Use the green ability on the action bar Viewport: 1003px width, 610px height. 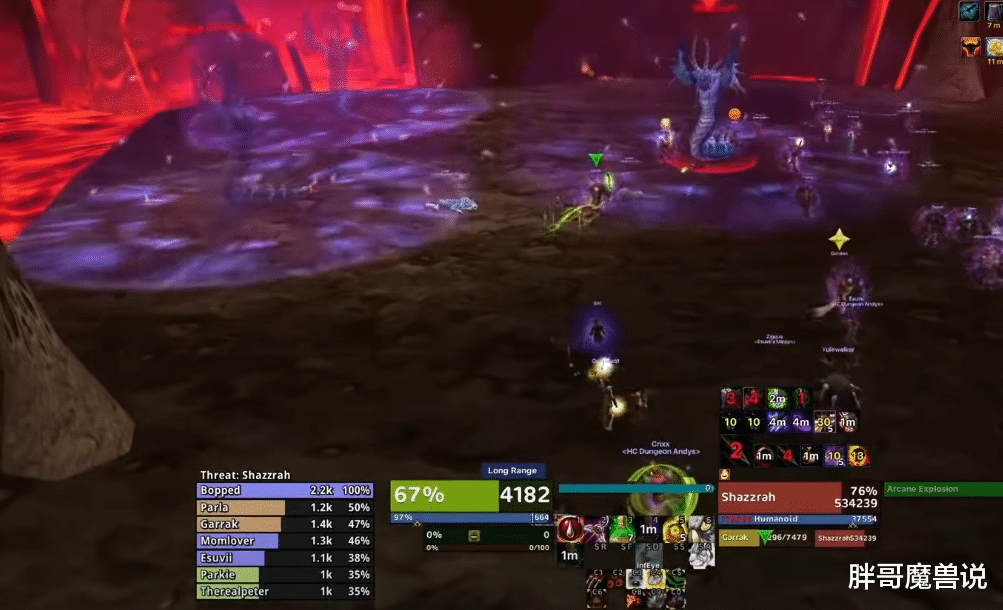point(623,528)
